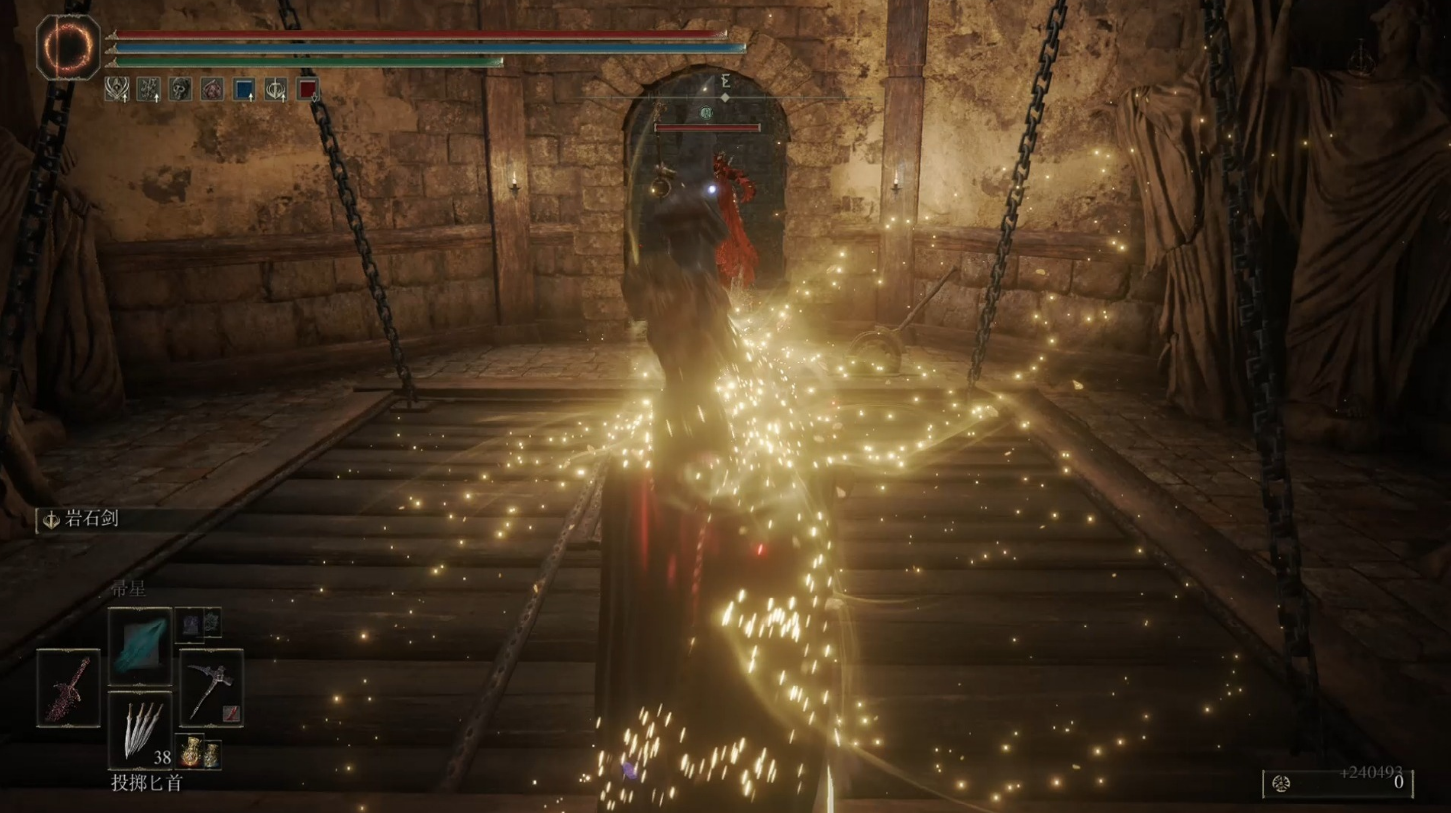The height and width of the screenshot is (813, 1451).
Task: Select the golden flask quick item slots
Action: (x=200, y=753)
